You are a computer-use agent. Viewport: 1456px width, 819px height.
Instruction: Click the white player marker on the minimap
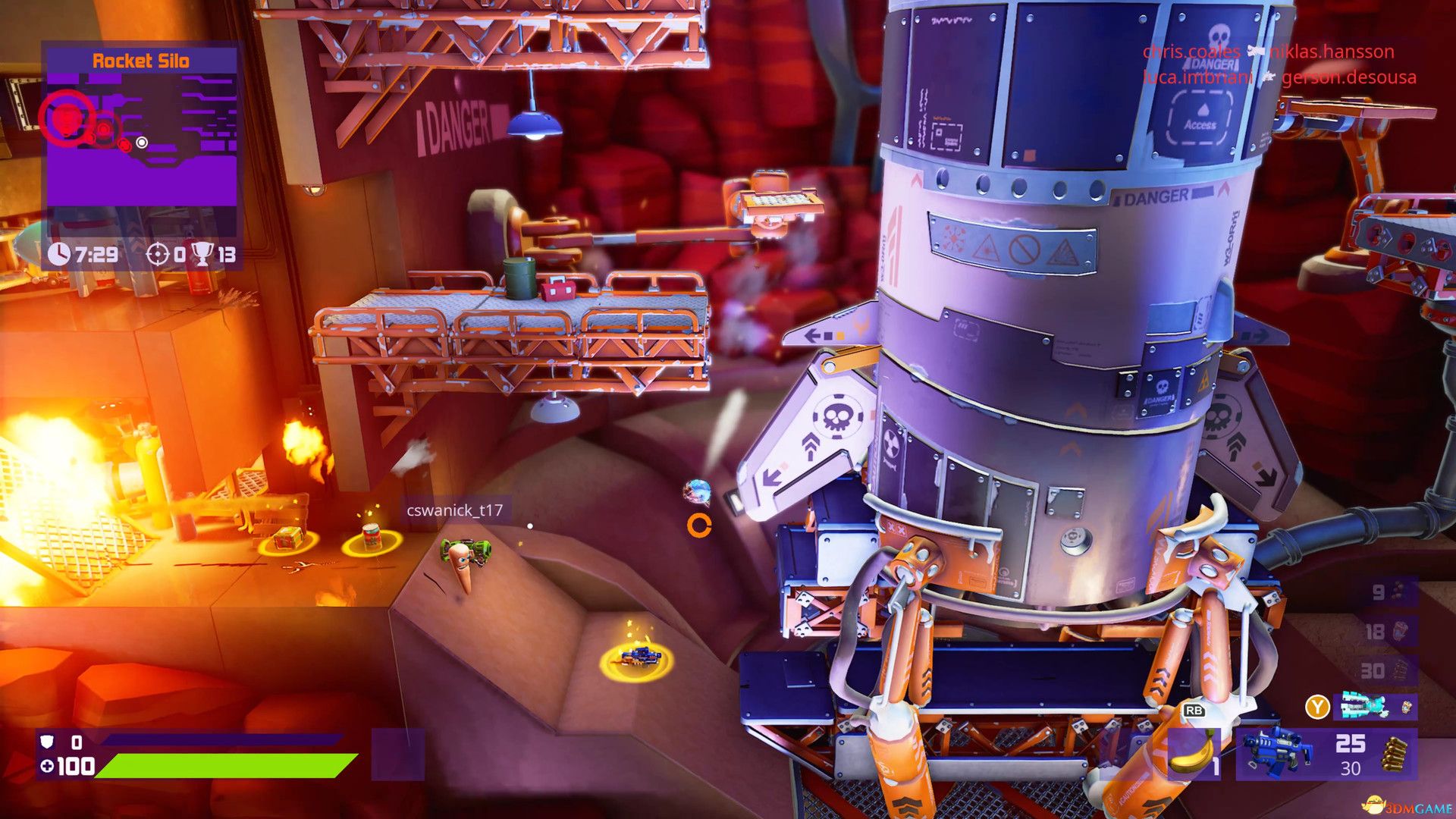tap(142, 141)
